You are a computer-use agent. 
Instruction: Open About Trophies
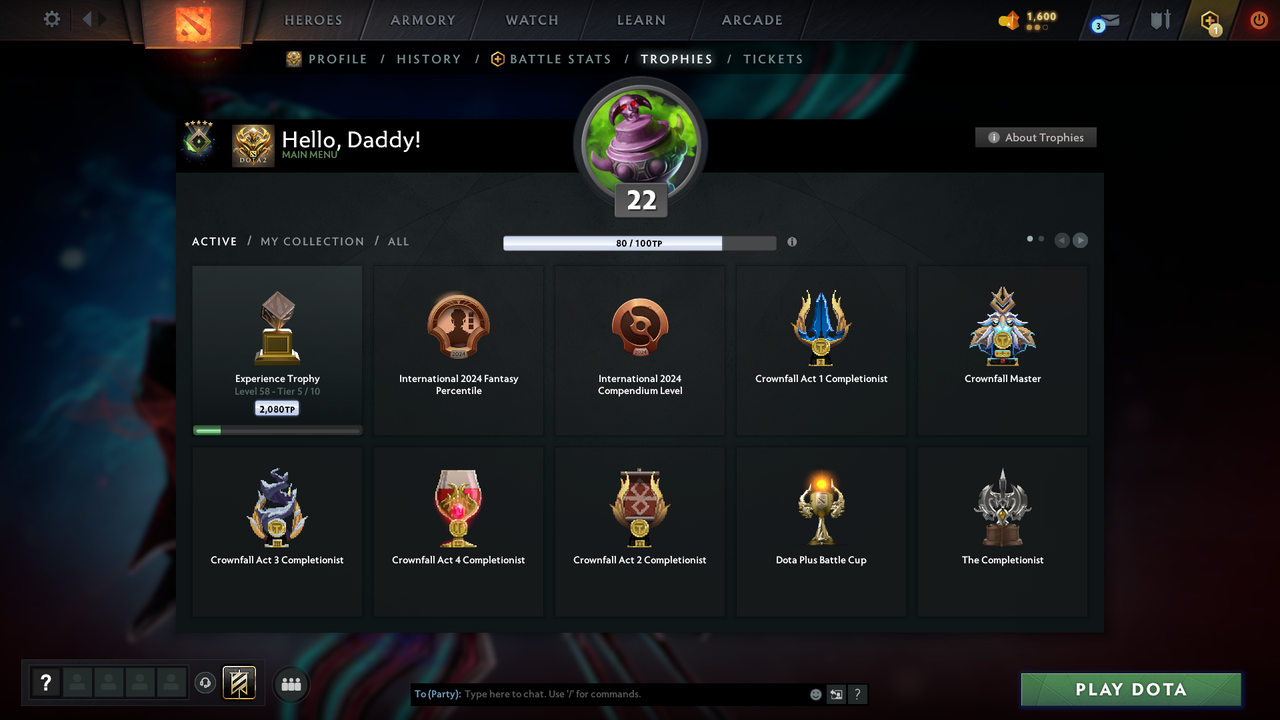1035,137
